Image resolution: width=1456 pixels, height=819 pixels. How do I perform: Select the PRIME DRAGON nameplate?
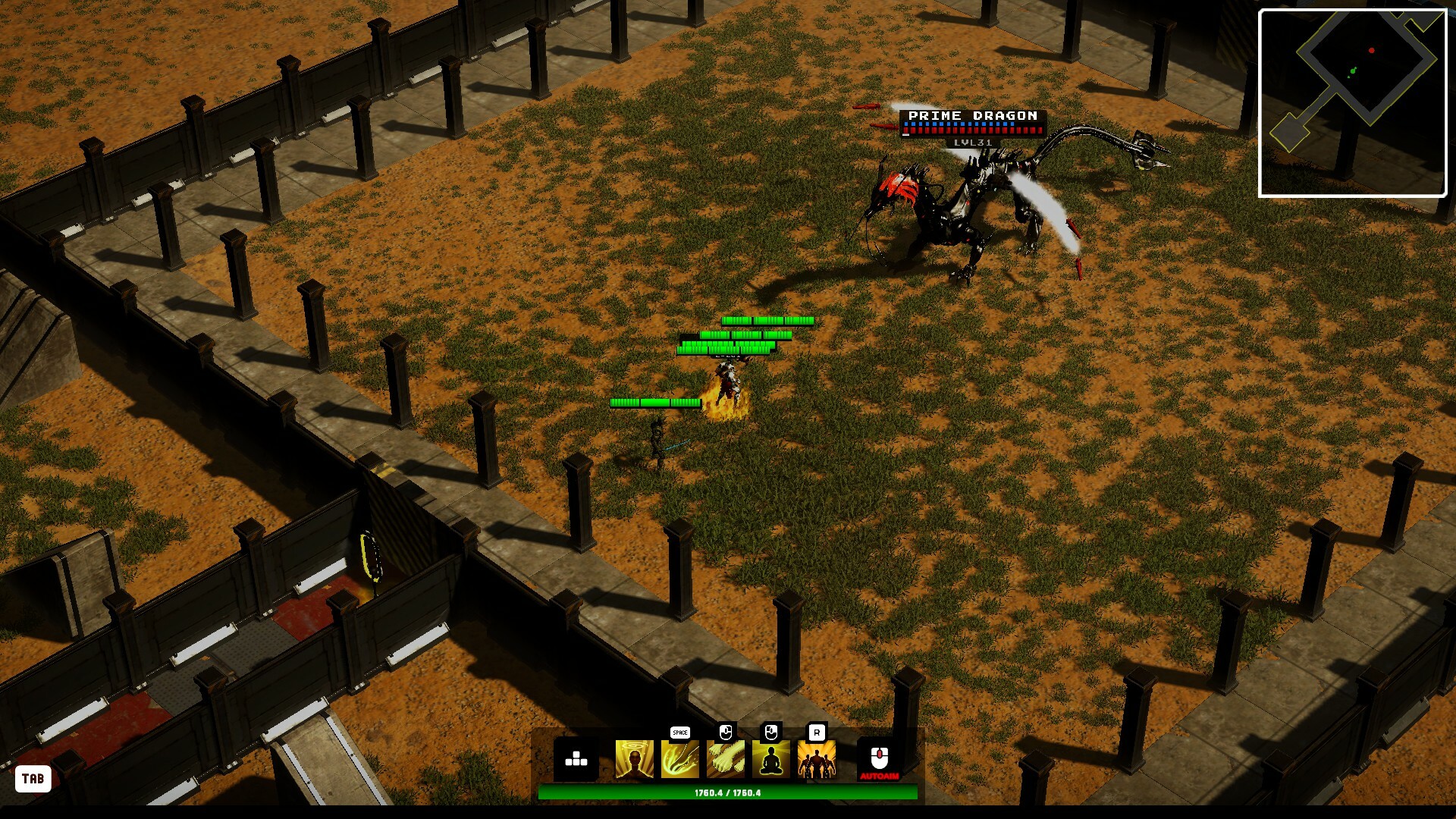pyautogui.click(x=971, y=115)
